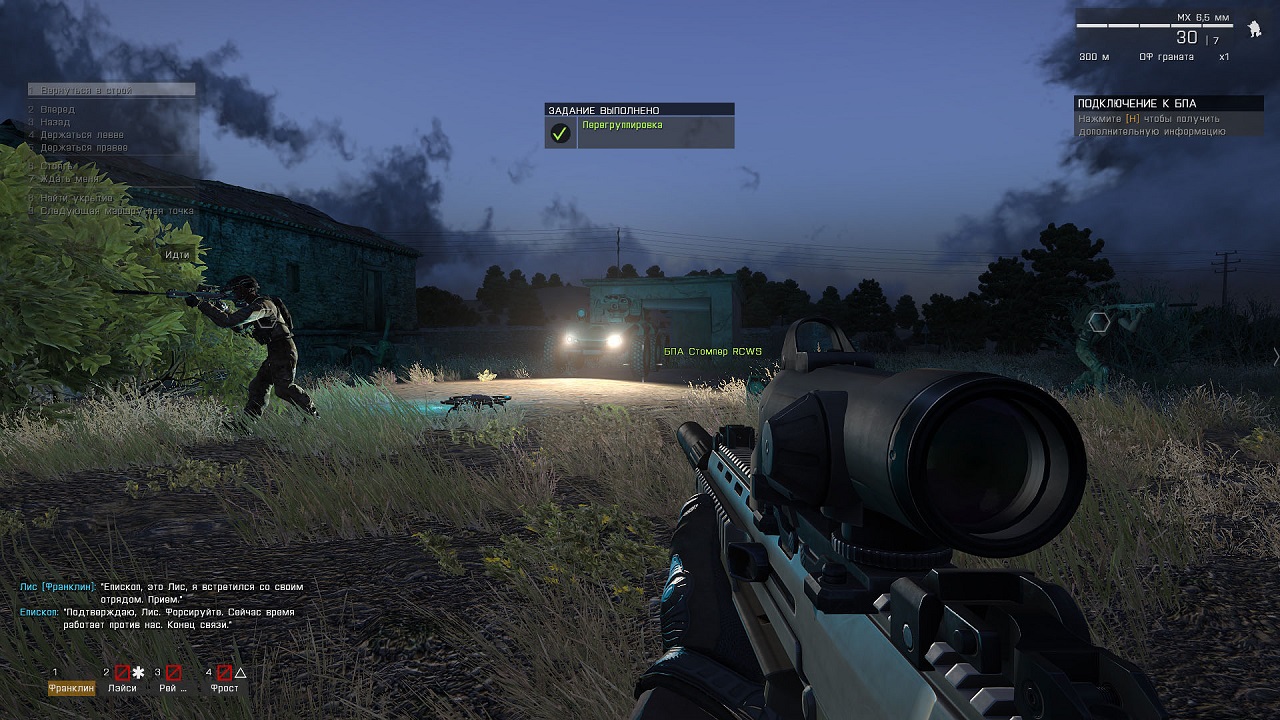Click the 'Идти' action label
1280x720 pixels.
(x=177, y=255)
